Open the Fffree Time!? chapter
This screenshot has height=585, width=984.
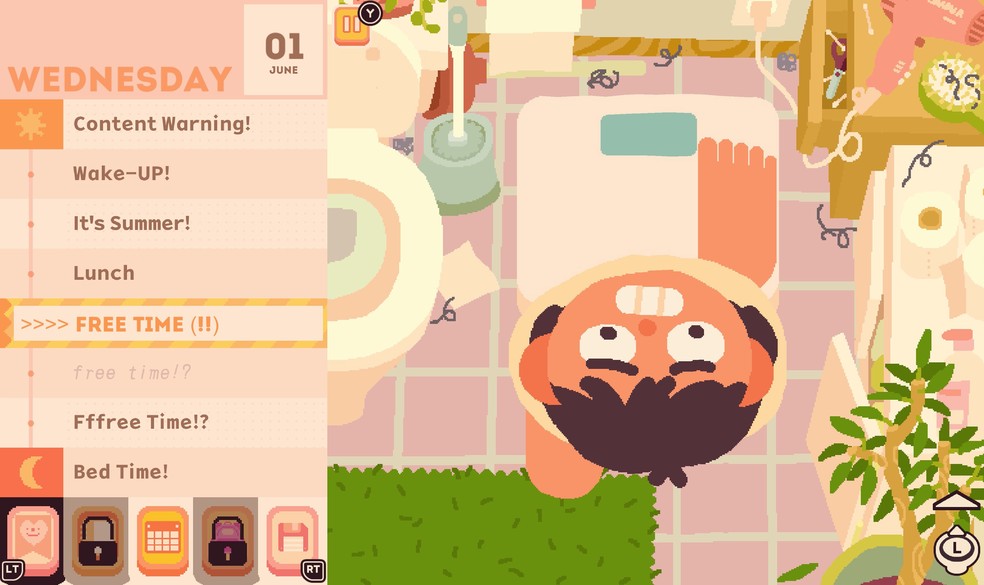pyautogui.click(x=141, y=422)
